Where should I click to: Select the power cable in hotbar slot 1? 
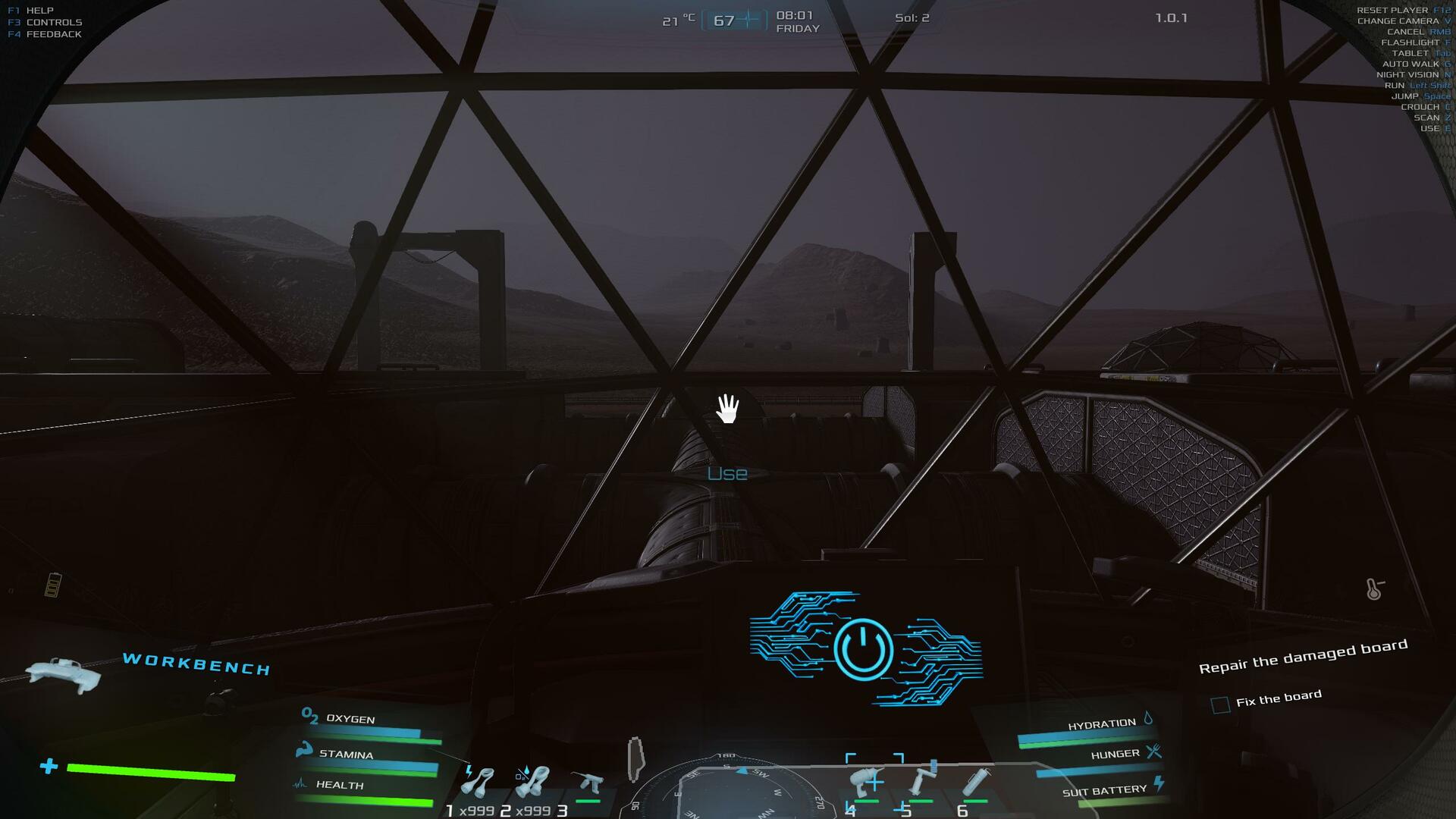(x=478, y=782)
